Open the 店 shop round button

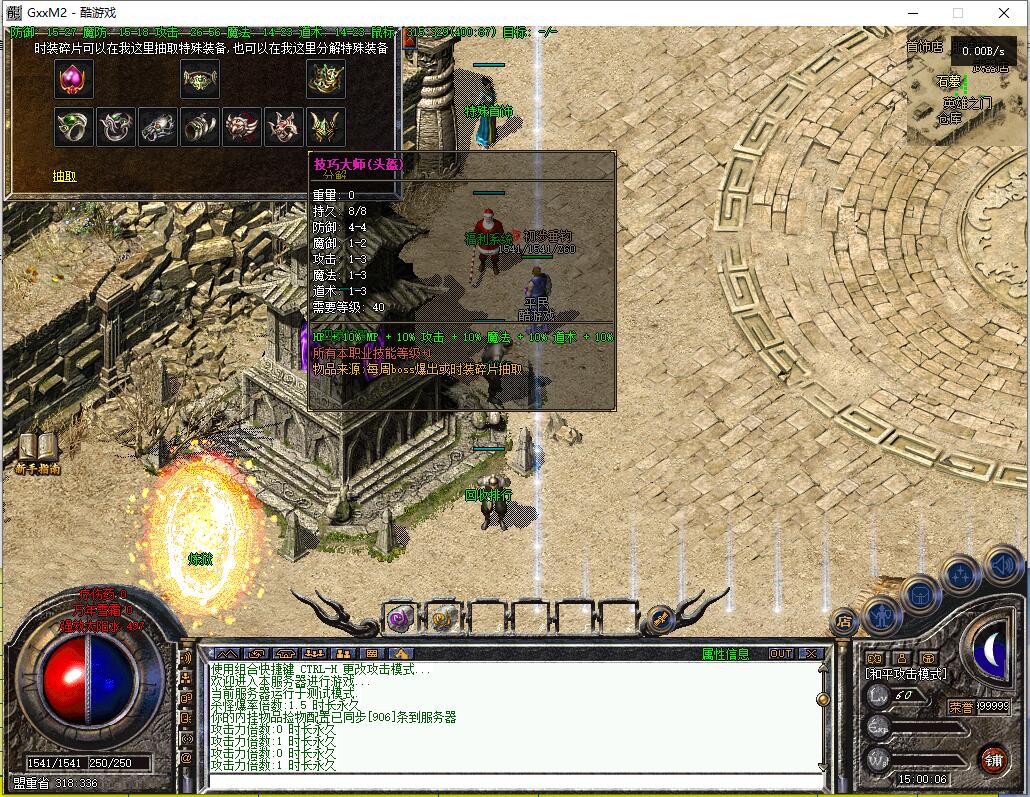point(844,622)
